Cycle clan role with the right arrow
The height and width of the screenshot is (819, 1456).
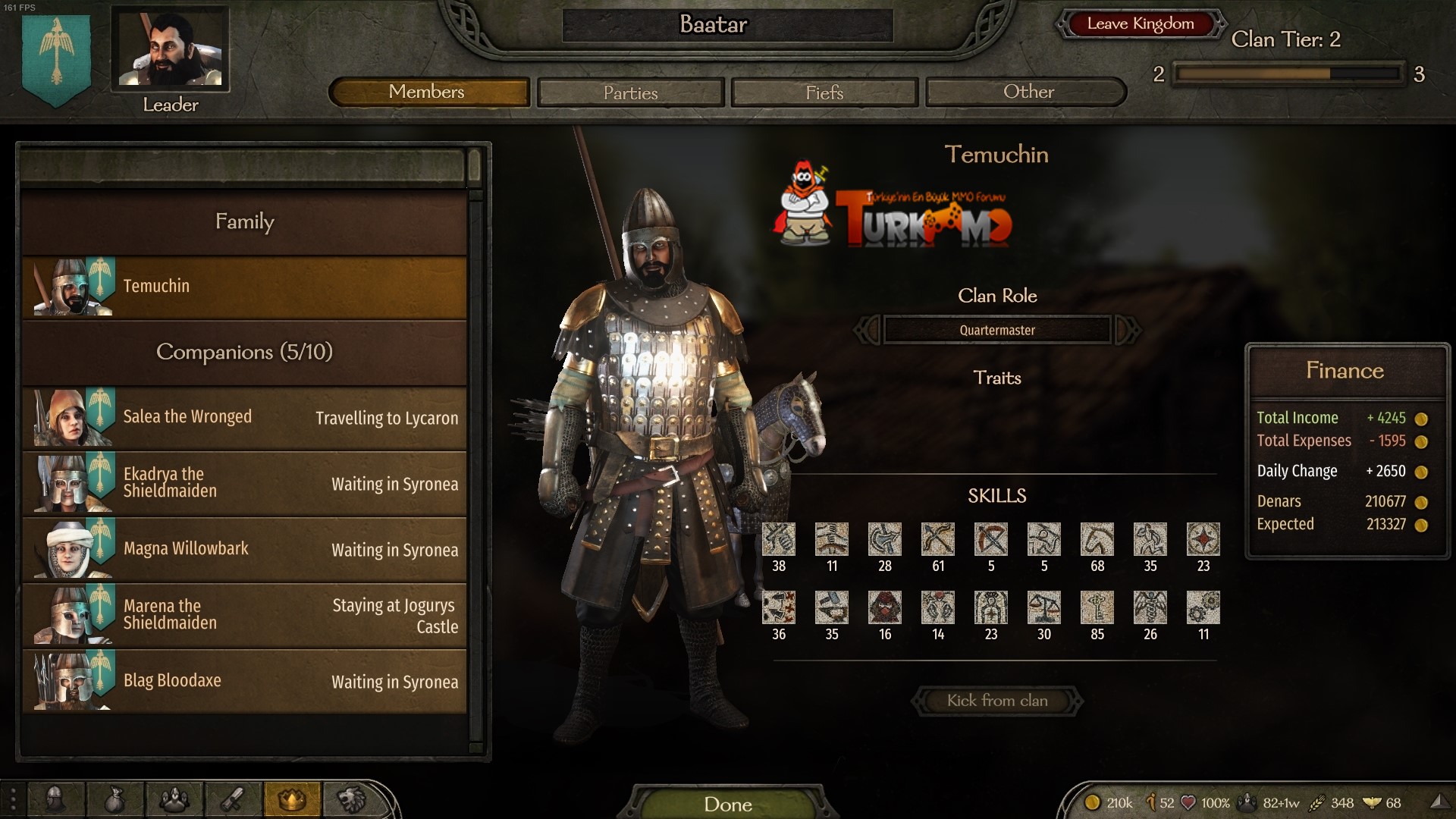1128,330
